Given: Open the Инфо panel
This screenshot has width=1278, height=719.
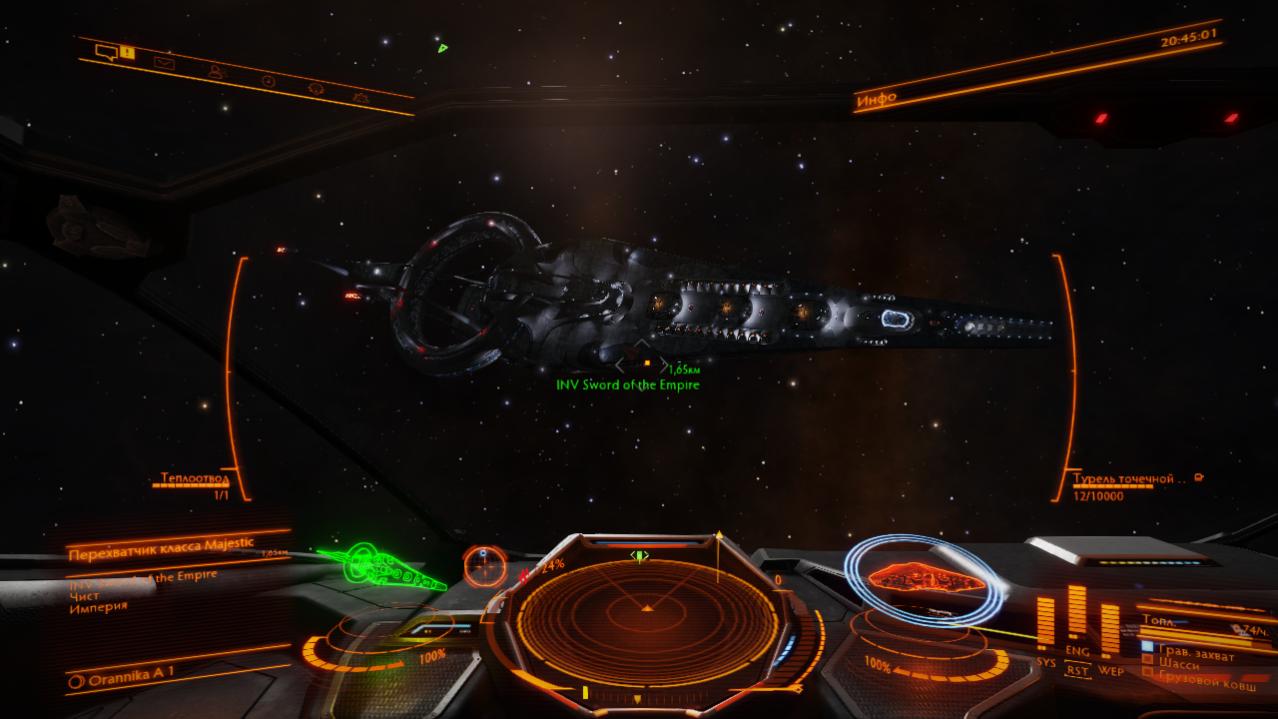Looking at the screenshot, I should [876, 98].
